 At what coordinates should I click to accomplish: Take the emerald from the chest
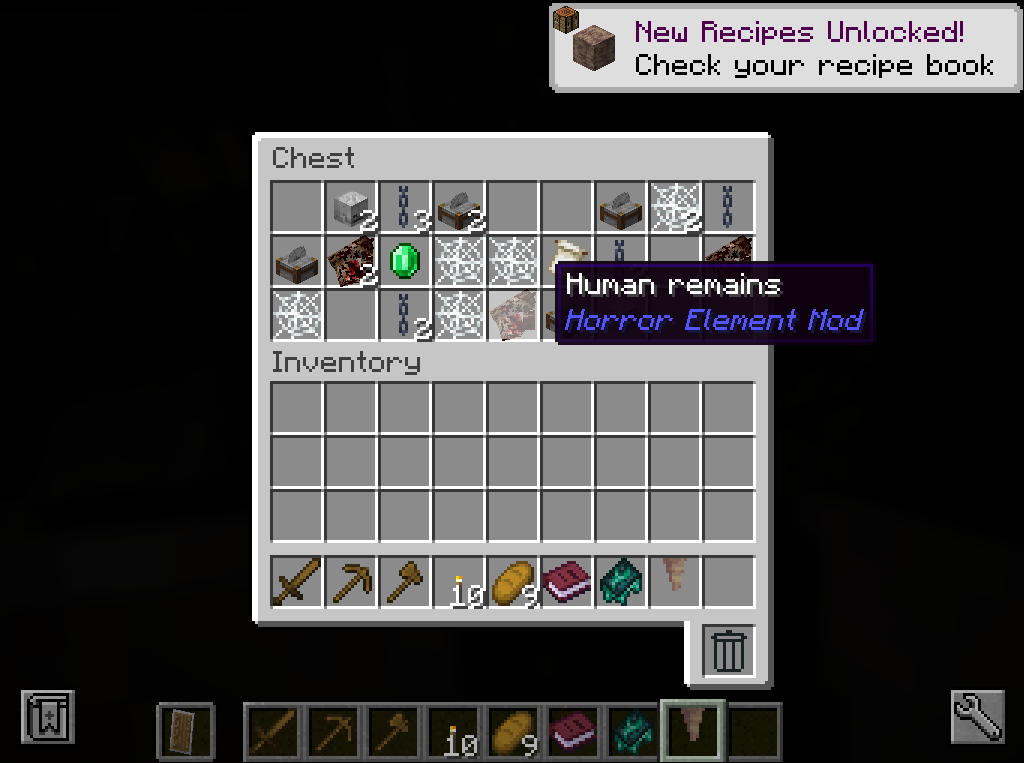[x=404, y=261]
